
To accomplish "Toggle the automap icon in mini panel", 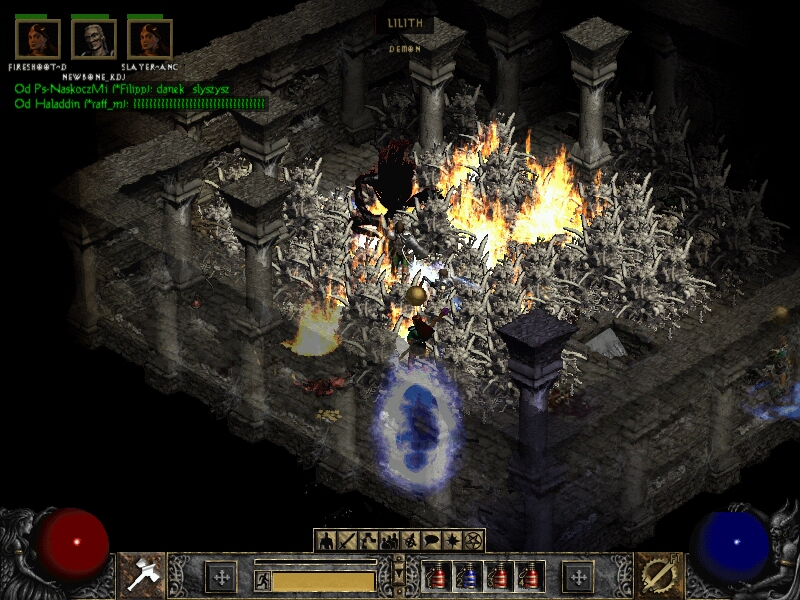I will click(x=411, y=541).
